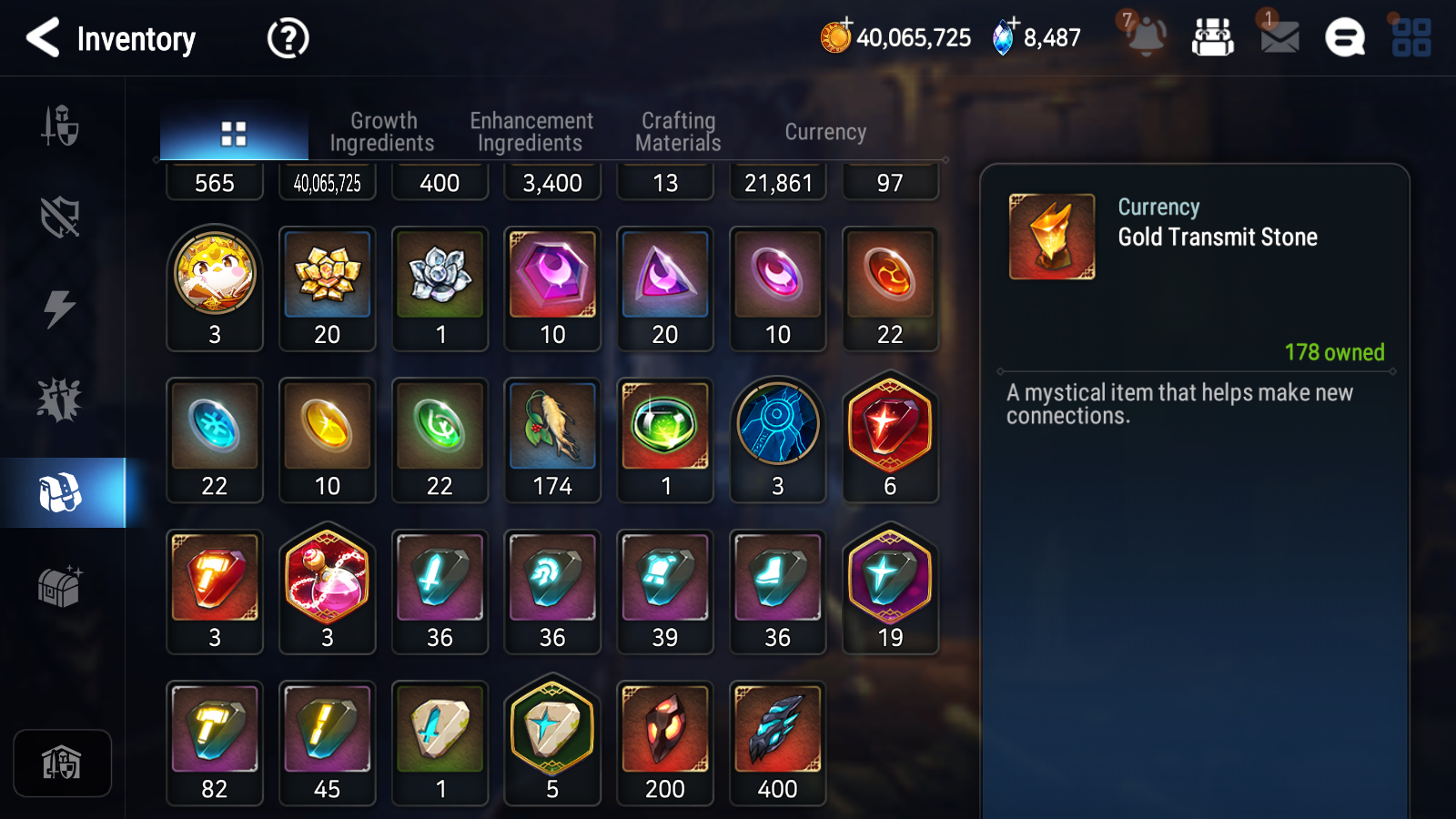This screenshot has width=1456, height=819.
Task: Go back from the Inventory screen
Action: (x=44, y=38)
